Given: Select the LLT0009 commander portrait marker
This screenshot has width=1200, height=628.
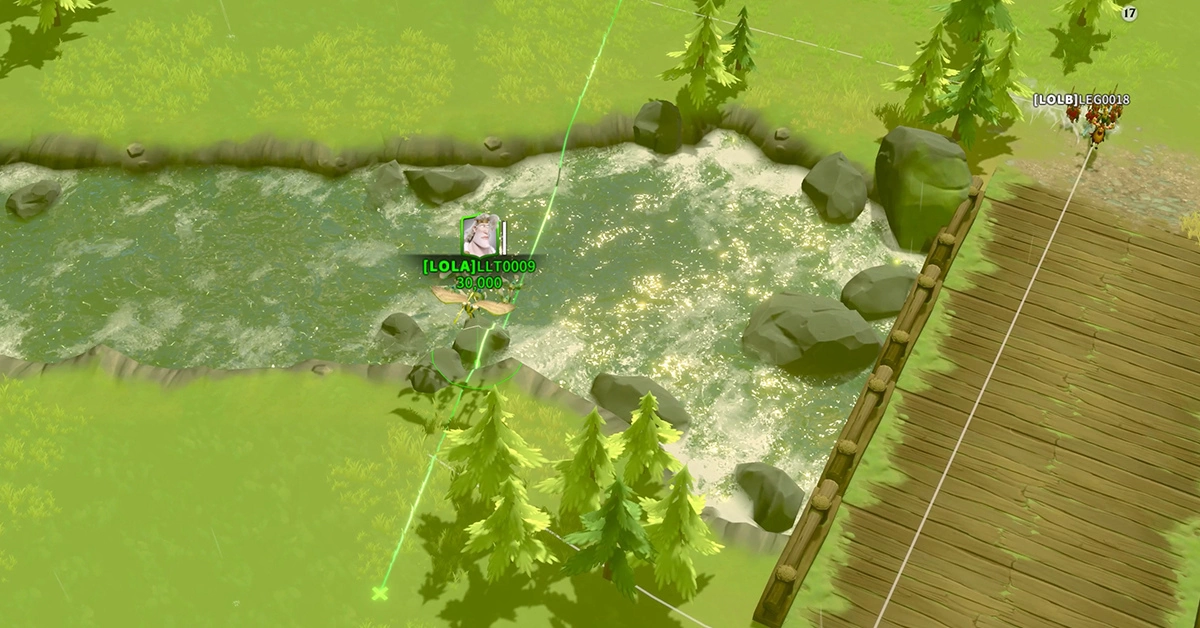Looking at the screenshot, I should point(480,235).
